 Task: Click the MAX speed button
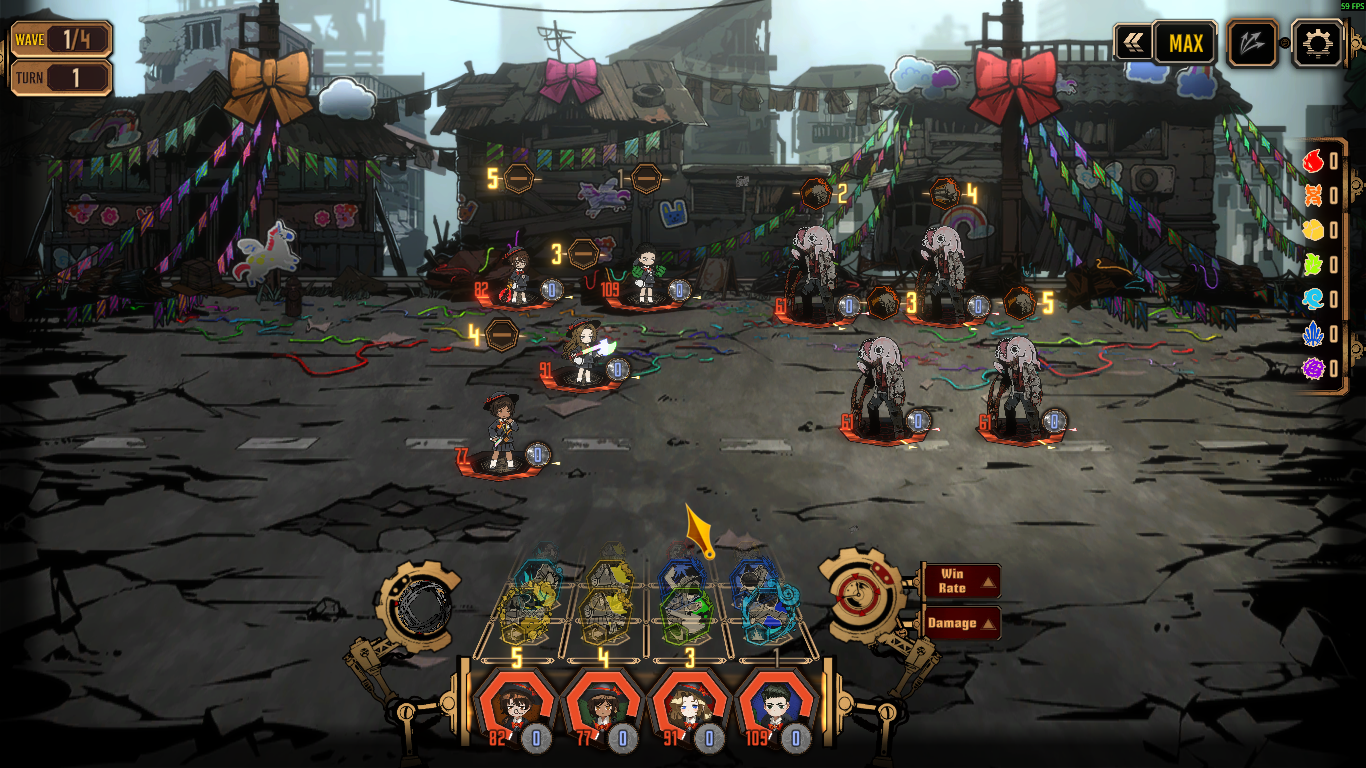(1185, 44)
